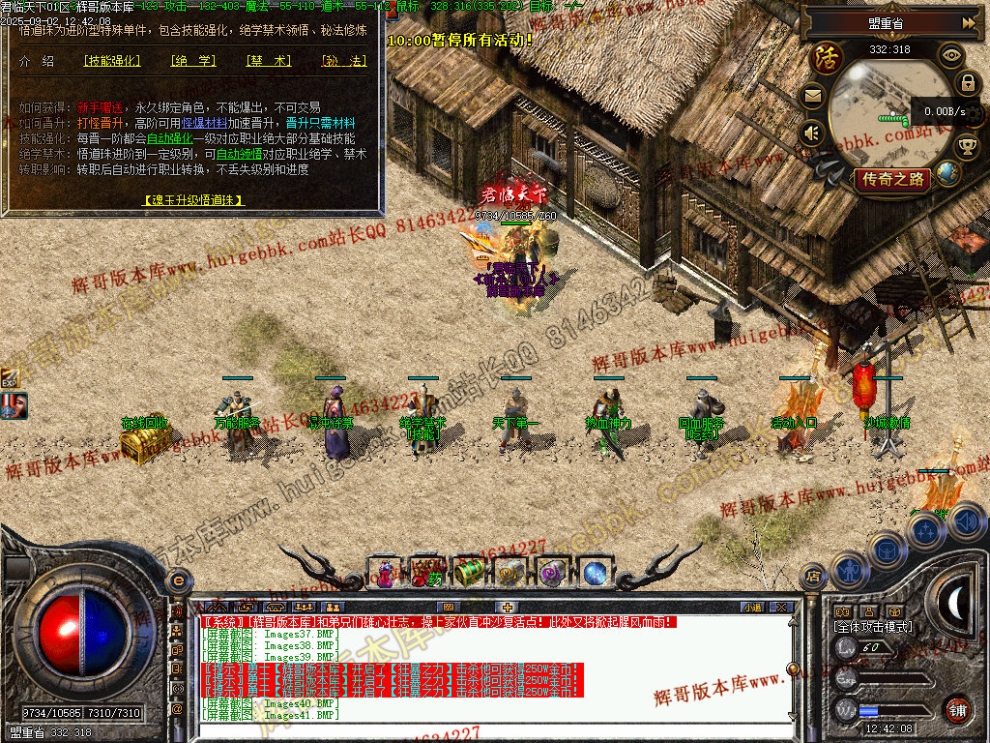
Task: Select the green treasure chest hotbar slot
Action: pyautogui.click(x=469, y=572)
